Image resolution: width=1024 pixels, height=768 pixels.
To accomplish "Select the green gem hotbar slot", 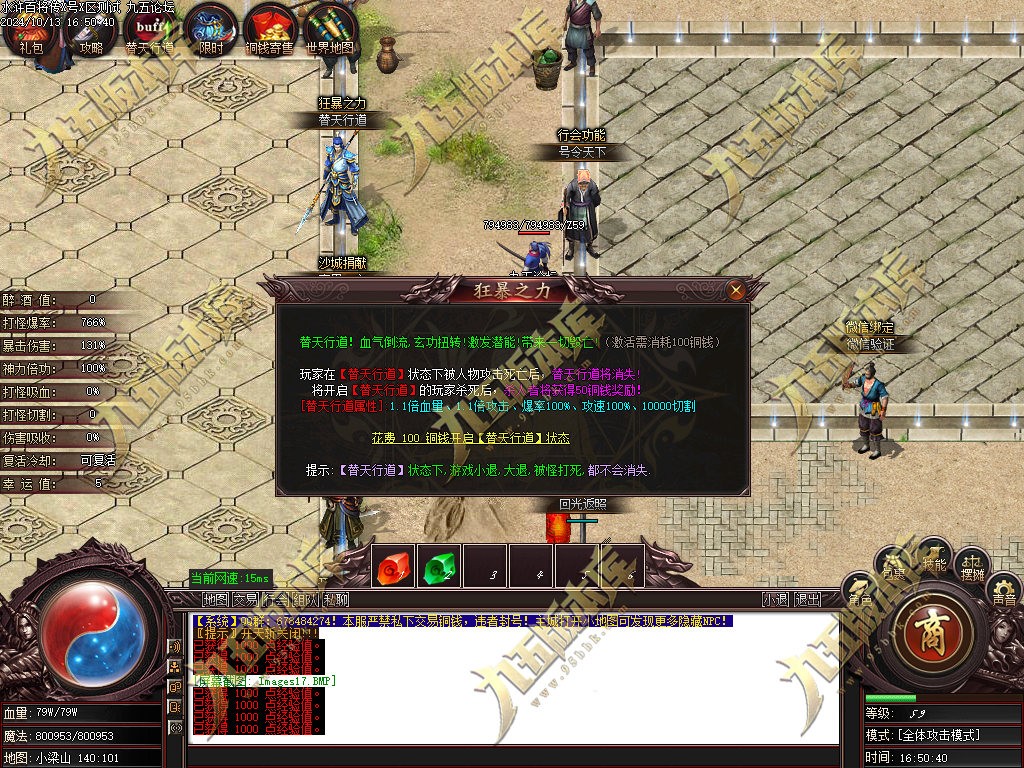I will (437, 568).
